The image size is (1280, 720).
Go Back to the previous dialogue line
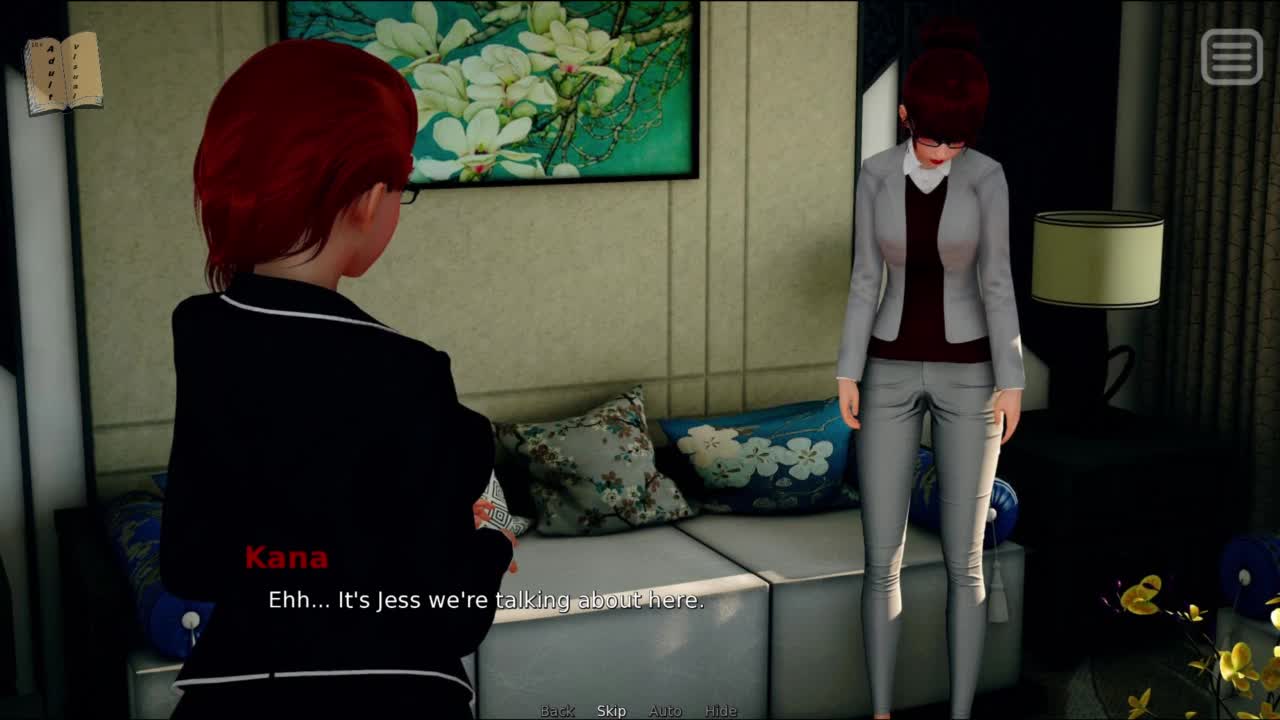click(557, 711)
